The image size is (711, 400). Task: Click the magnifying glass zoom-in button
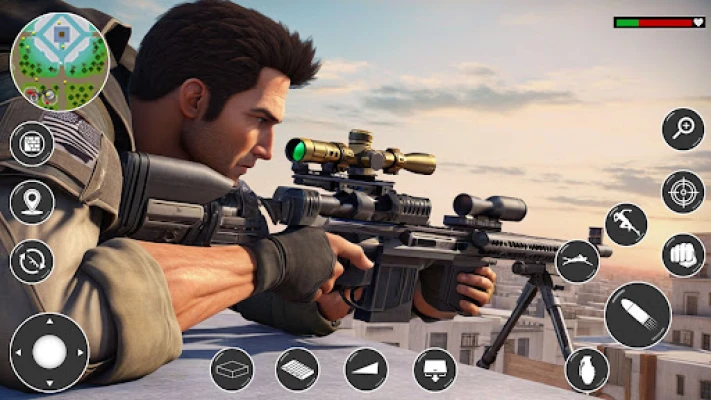683,129
